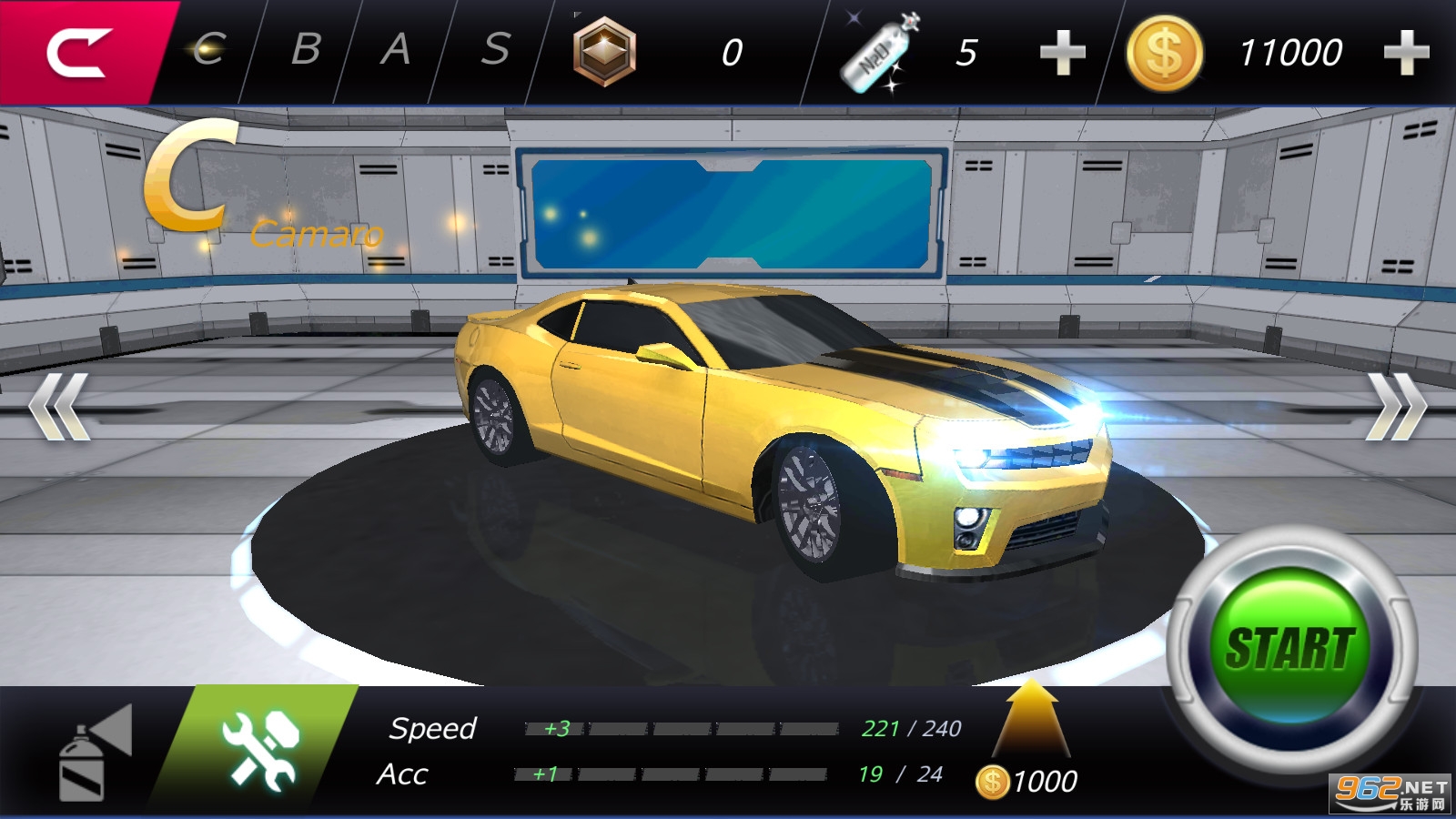Click the gold dollar coin icon
Screen dimensions: 1456x819
(x=1164, y=53)
